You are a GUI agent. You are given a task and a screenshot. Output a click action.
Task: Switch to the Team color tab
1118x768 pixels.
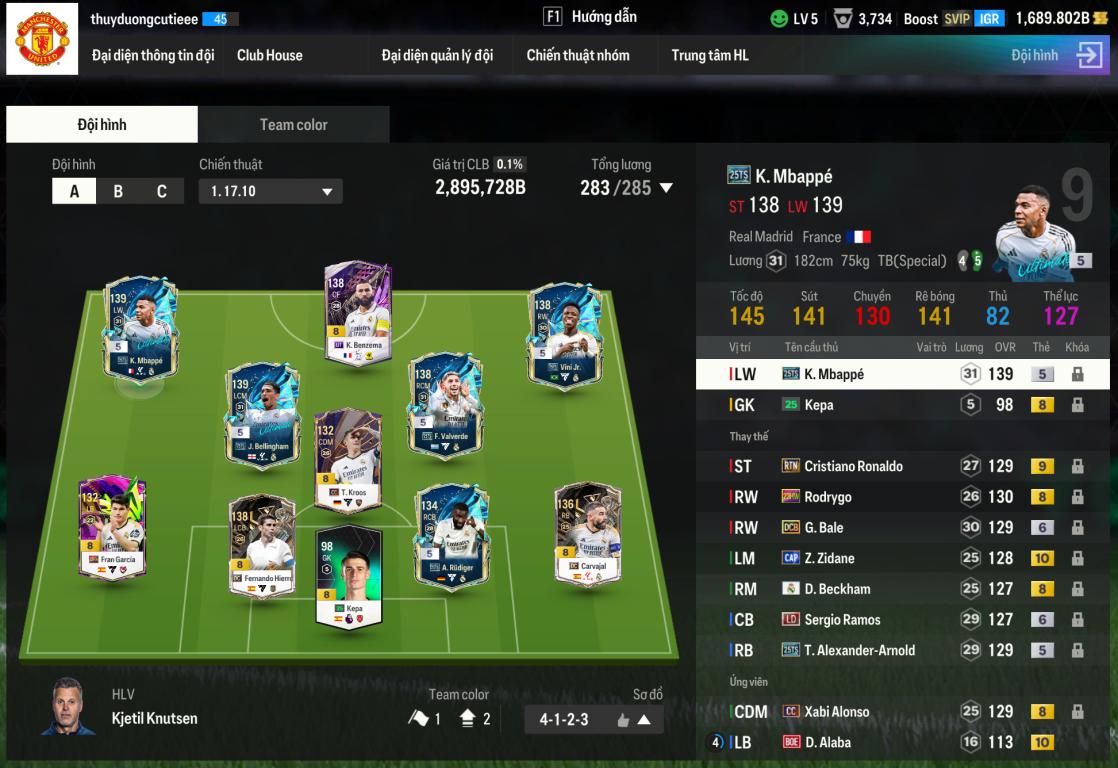[x=293, y=125]
